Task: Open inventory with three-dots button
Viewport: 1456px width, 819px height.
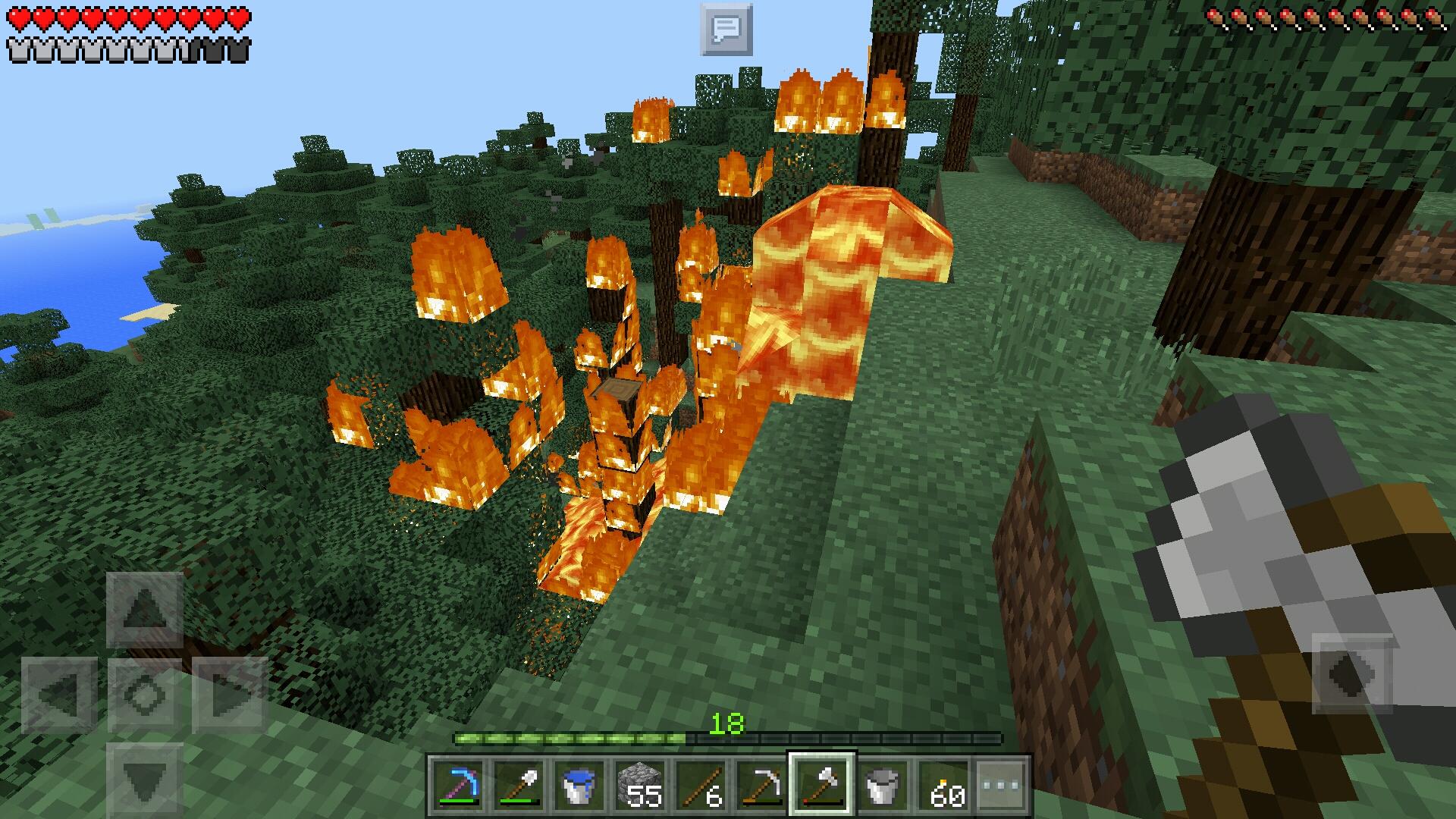Action: coord(1002,784)
